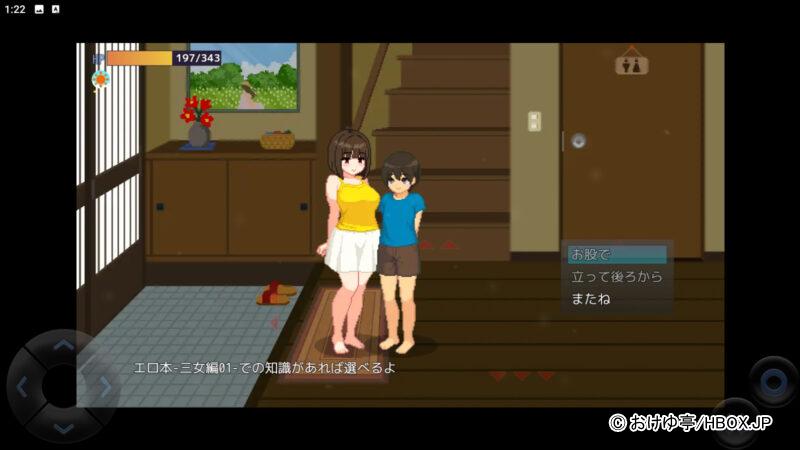Choose the highlighted first dialogue option
This screenshot has width=800, height=450.
[x=615, y=255]
